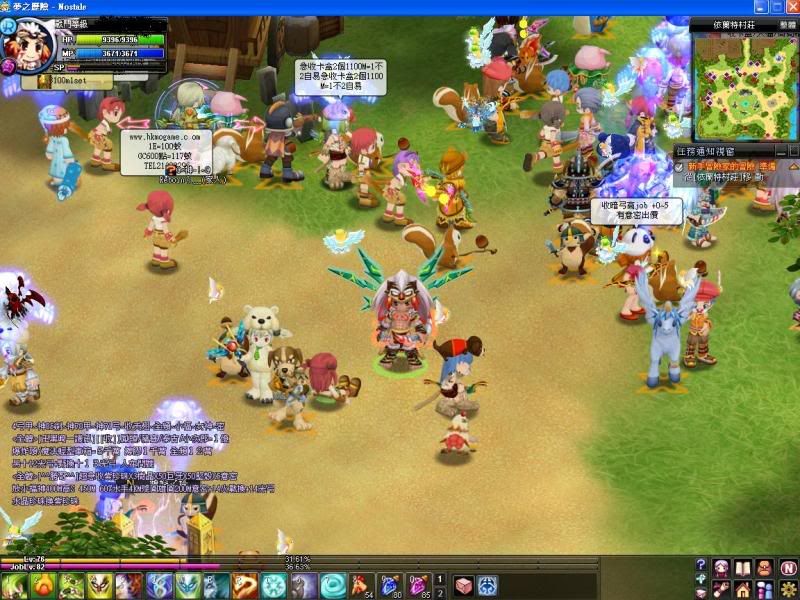Image resolution: width=800 pixels, height=600 pixels.
Task: Open the blue question mark help button
Action: (x=700, y=566)
